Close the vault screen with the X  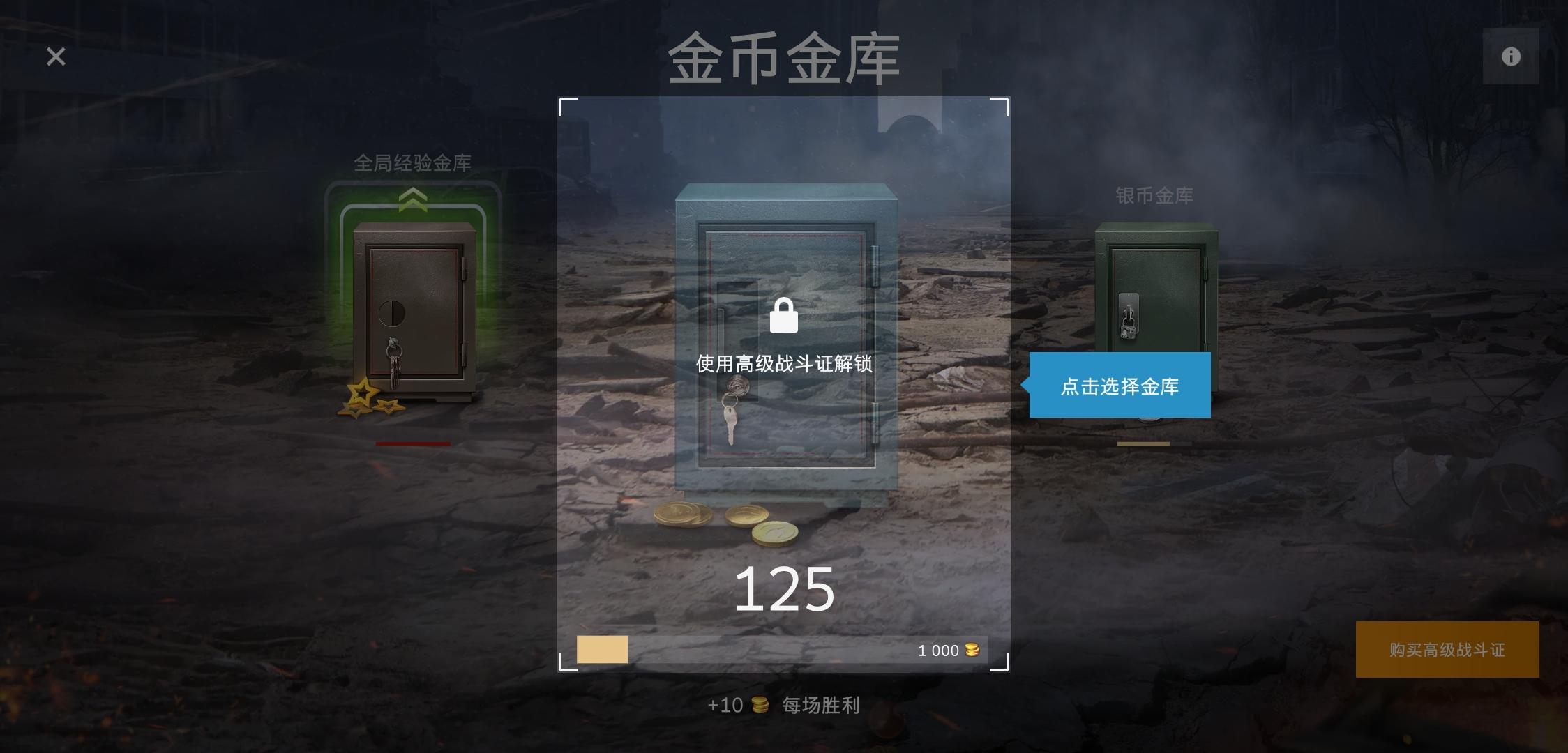[x=56, y=56]
